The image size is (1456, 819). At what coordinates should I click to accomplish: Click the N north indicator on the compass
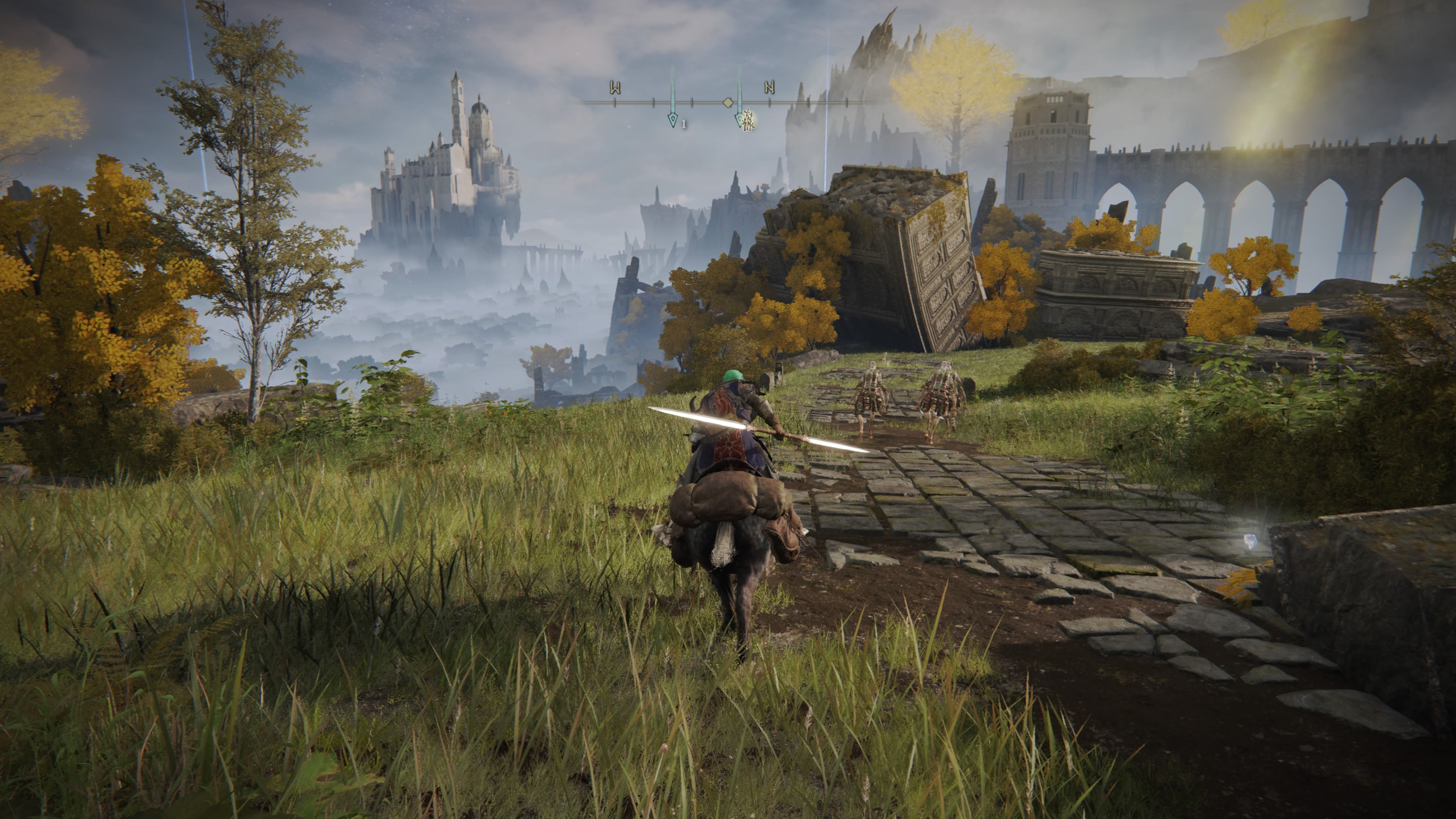tap(769, 87)
